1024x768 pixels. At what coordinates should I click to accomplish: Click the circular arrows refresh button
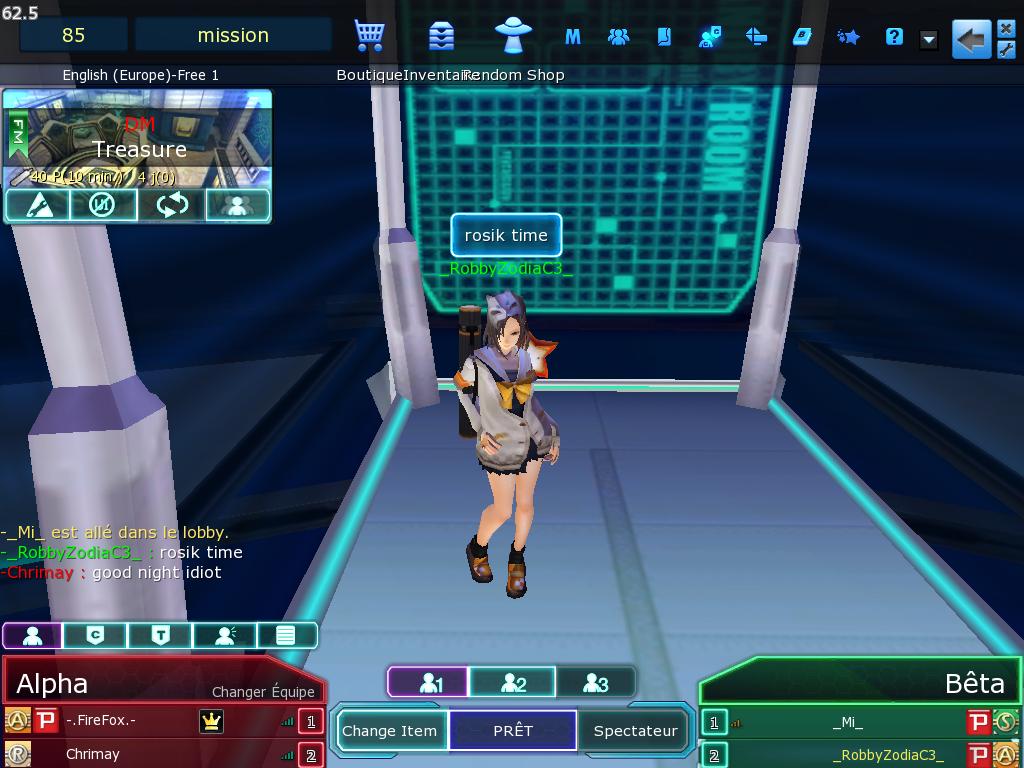click(x=172, y=205)
